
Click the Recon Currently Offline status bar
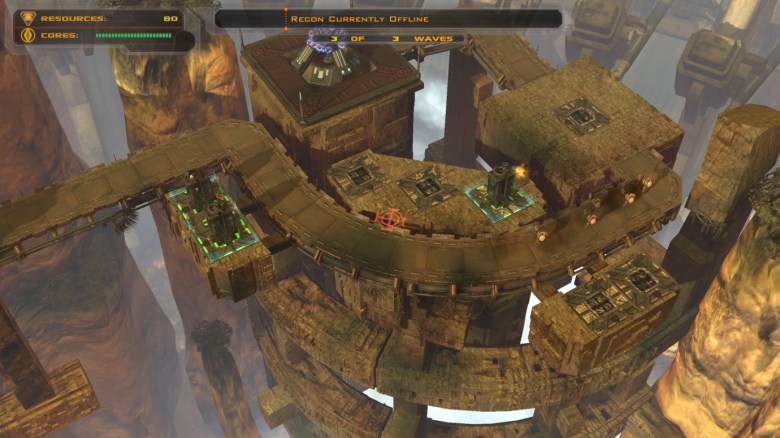388,18
